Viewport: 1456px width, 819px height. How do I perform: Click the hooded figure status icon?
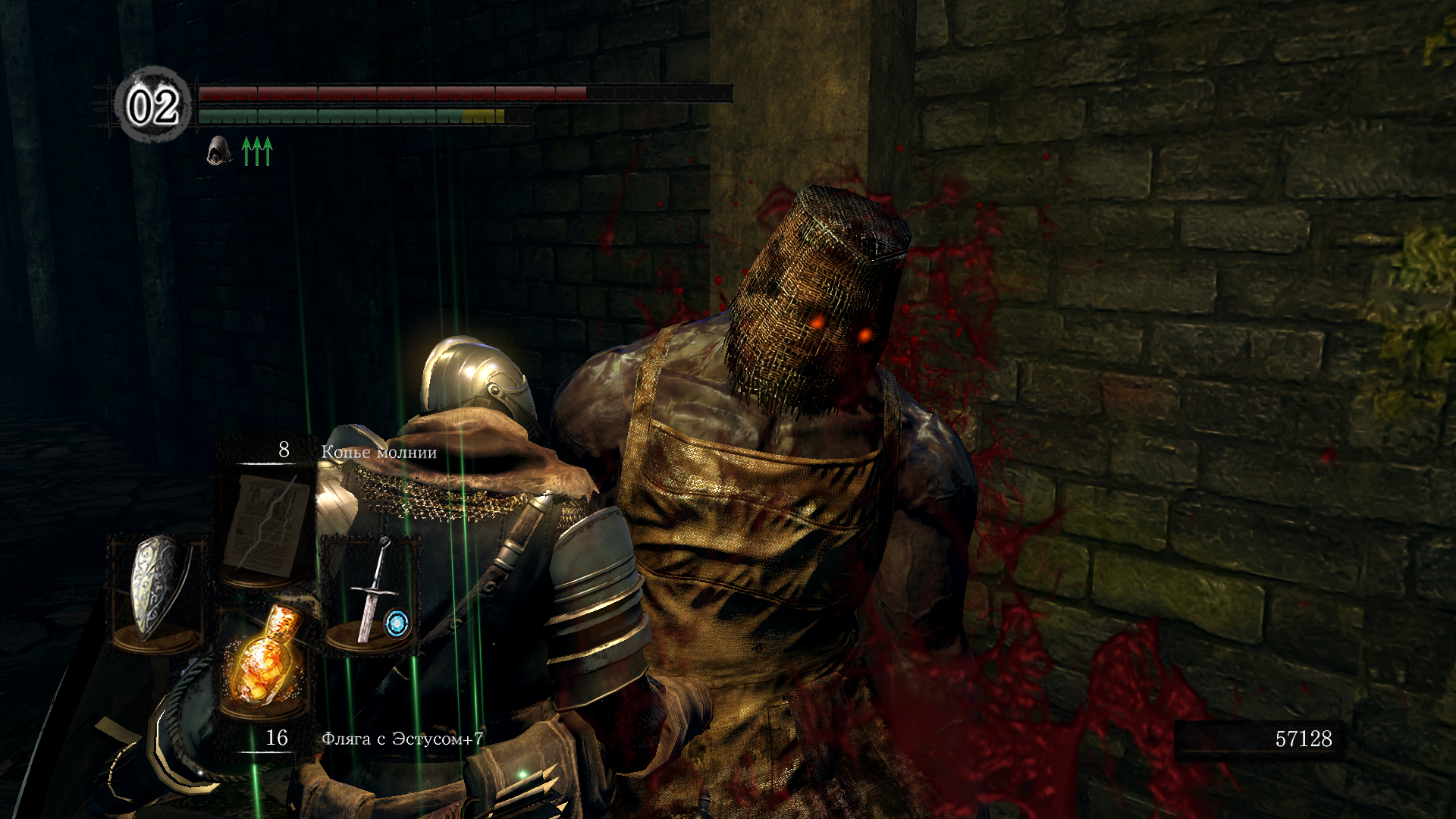(219, 151)
